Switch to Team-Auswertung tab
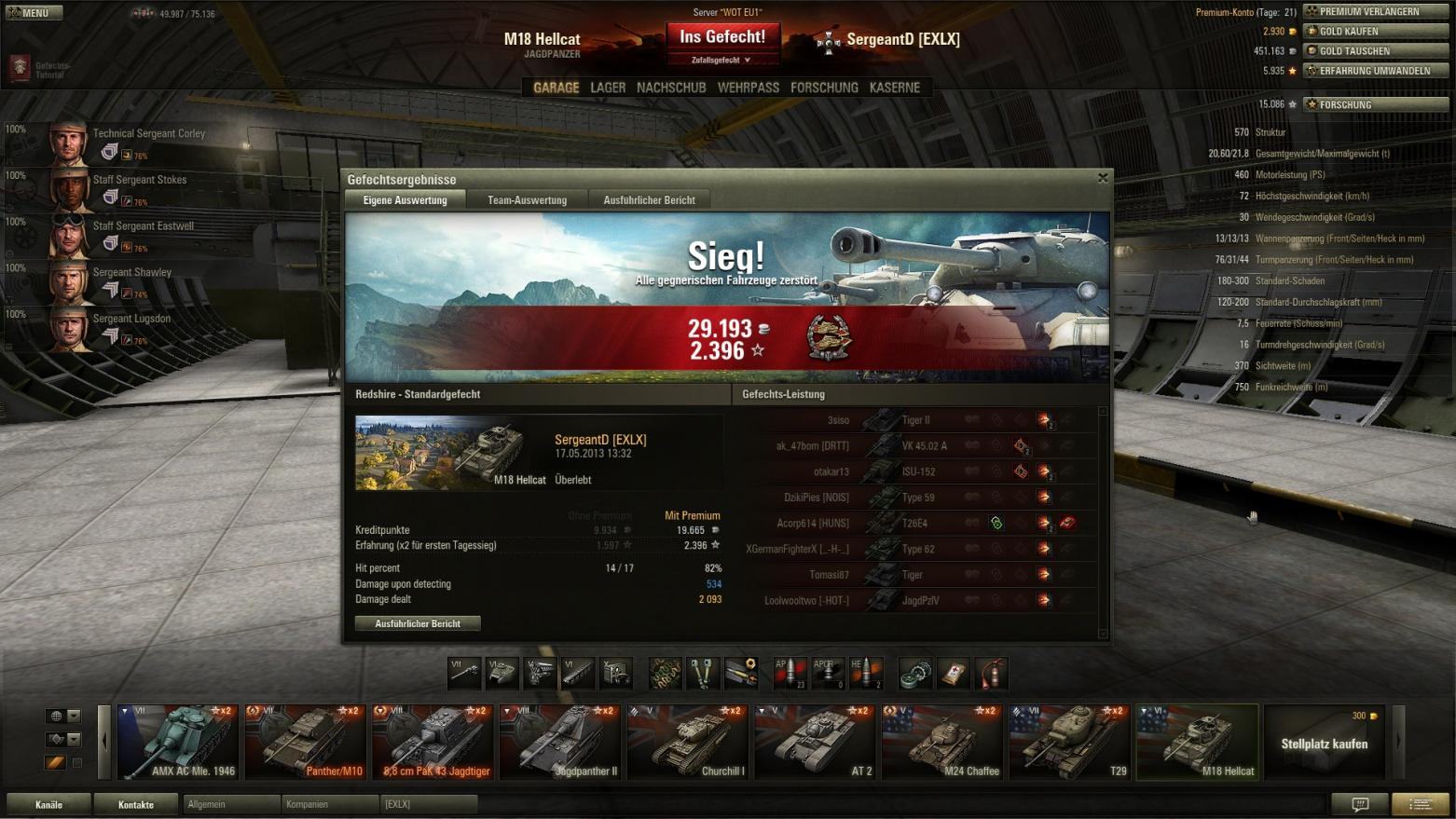Screen dimensions: 1456x819 527,200
